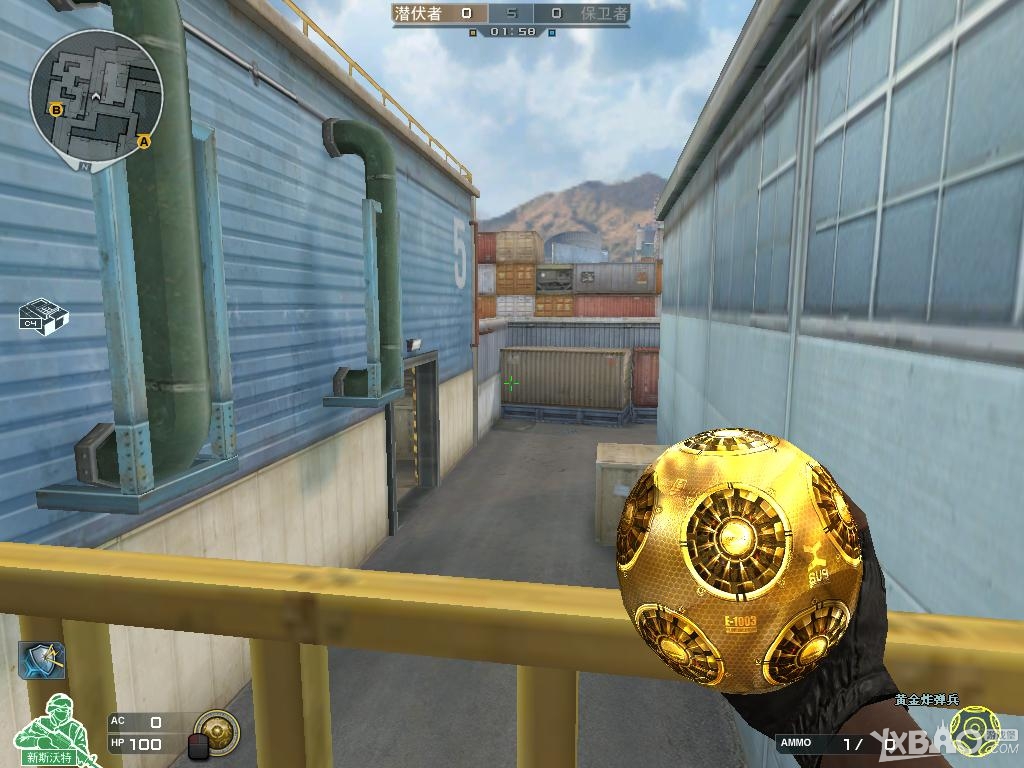Select bomb site A marker on minimap

coord(143,141)
